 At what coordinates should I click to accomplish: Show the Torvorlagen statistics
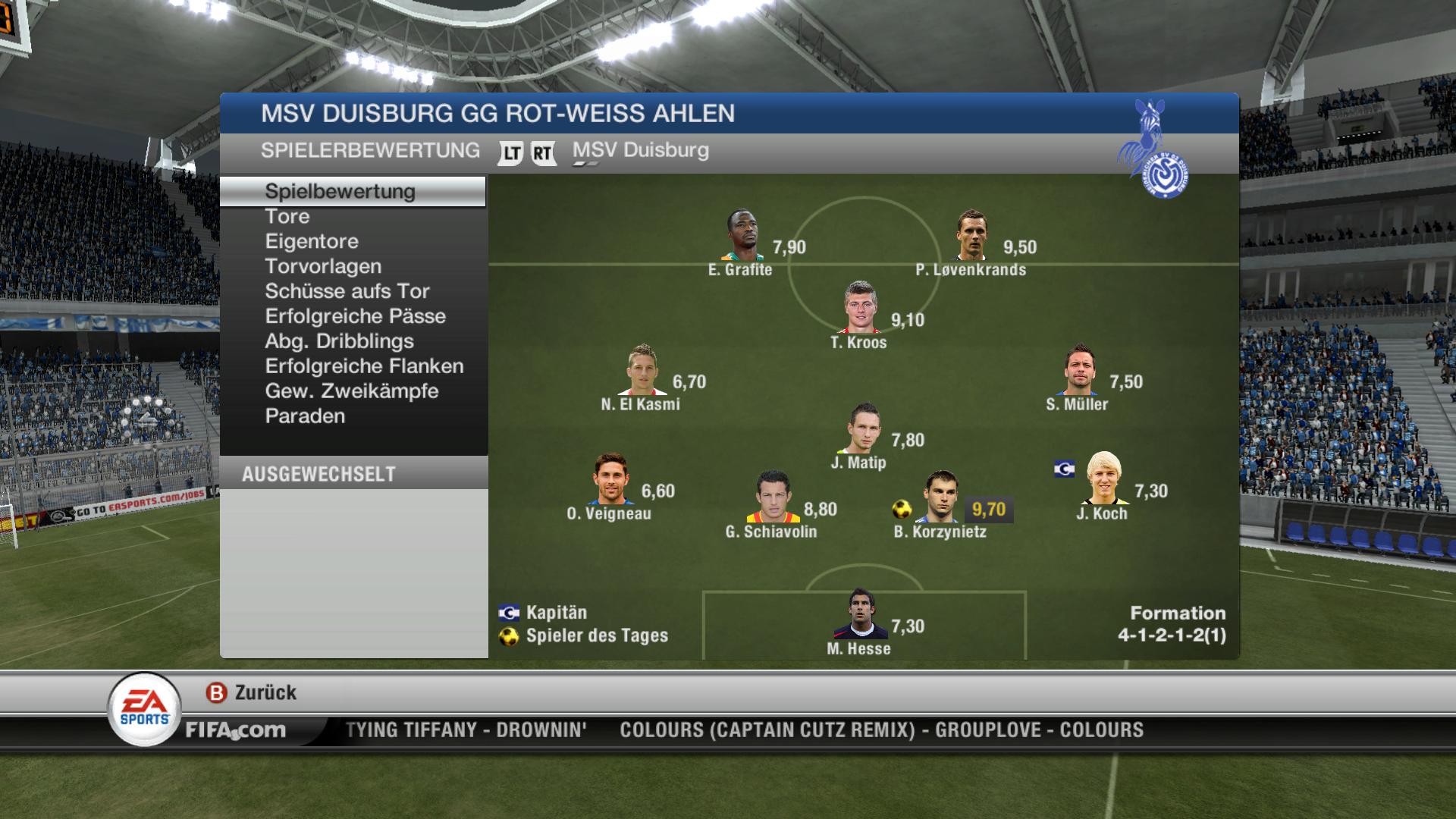[323, 267]
